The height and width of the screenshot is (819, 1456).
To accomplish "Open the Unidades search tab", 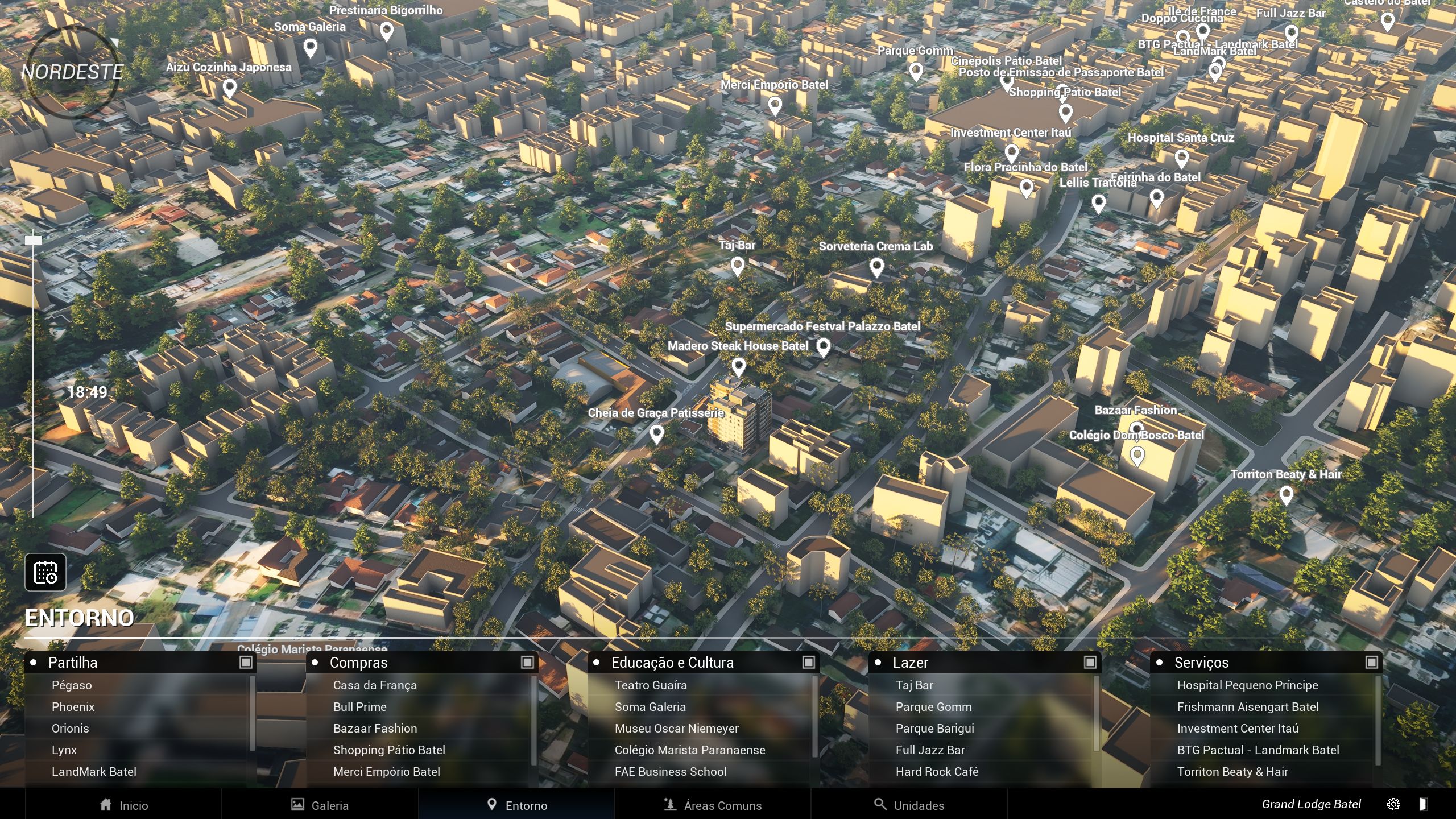I will point(909,805).
